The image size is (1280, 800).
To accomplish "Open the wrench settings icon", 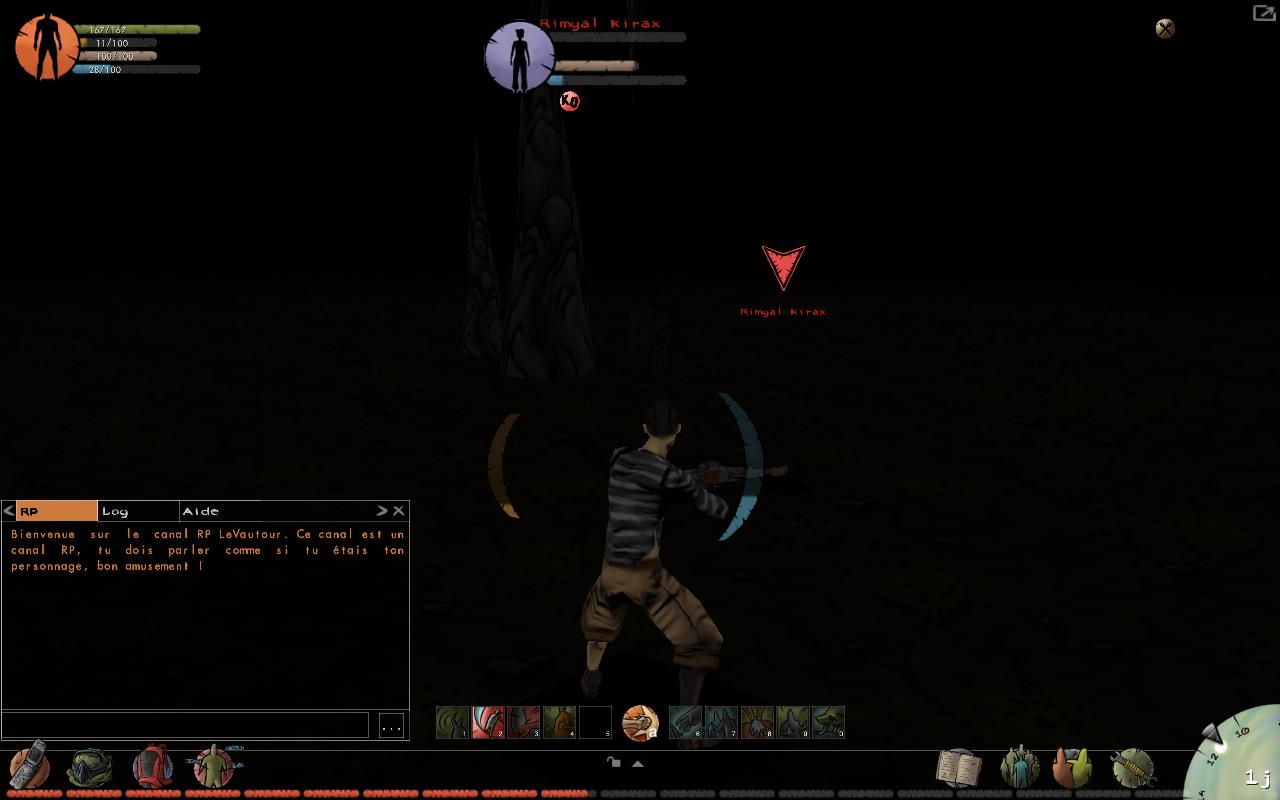I will (1133, 768).
